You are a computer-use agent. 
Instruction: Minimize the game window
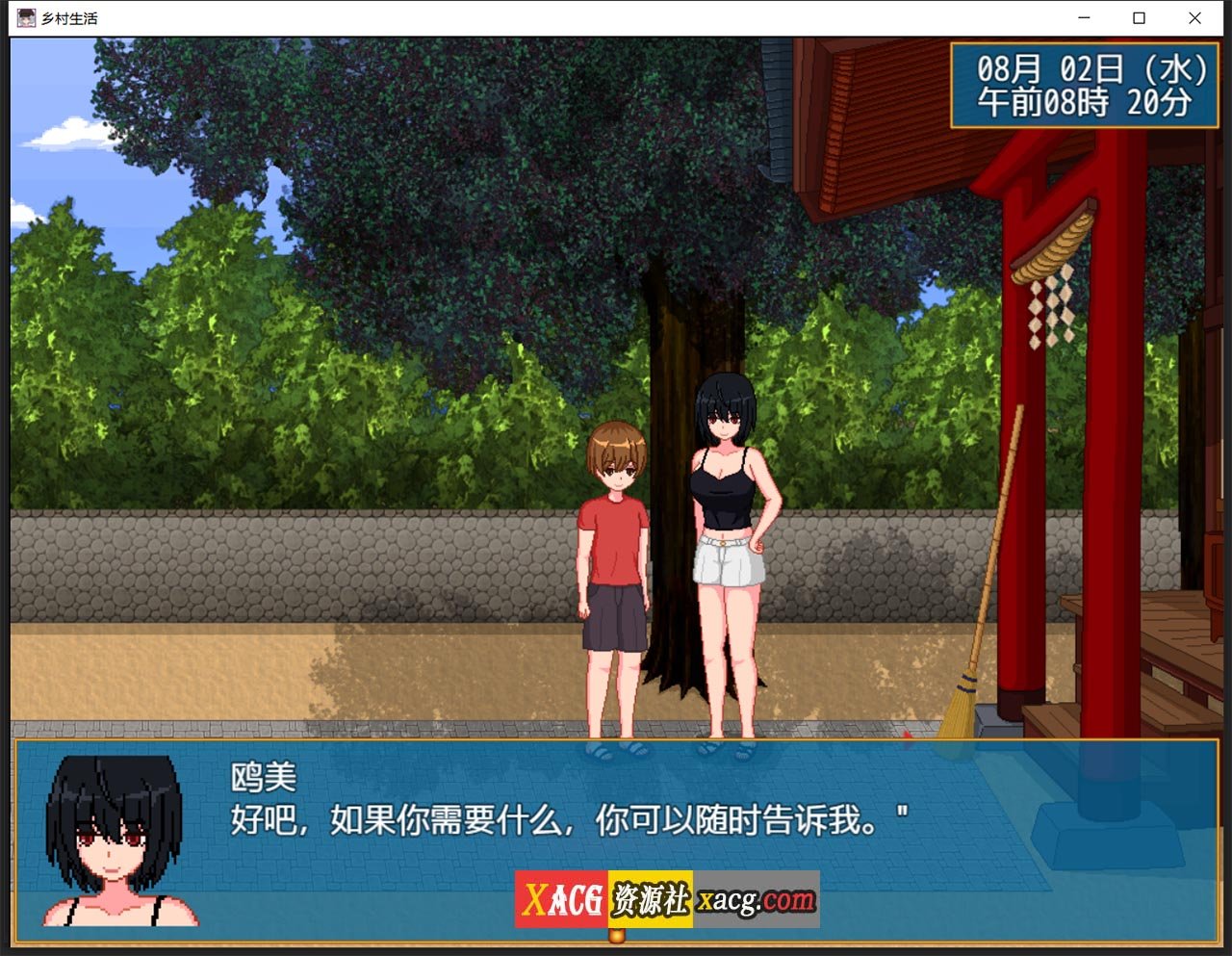click(x=1083, y=17)
